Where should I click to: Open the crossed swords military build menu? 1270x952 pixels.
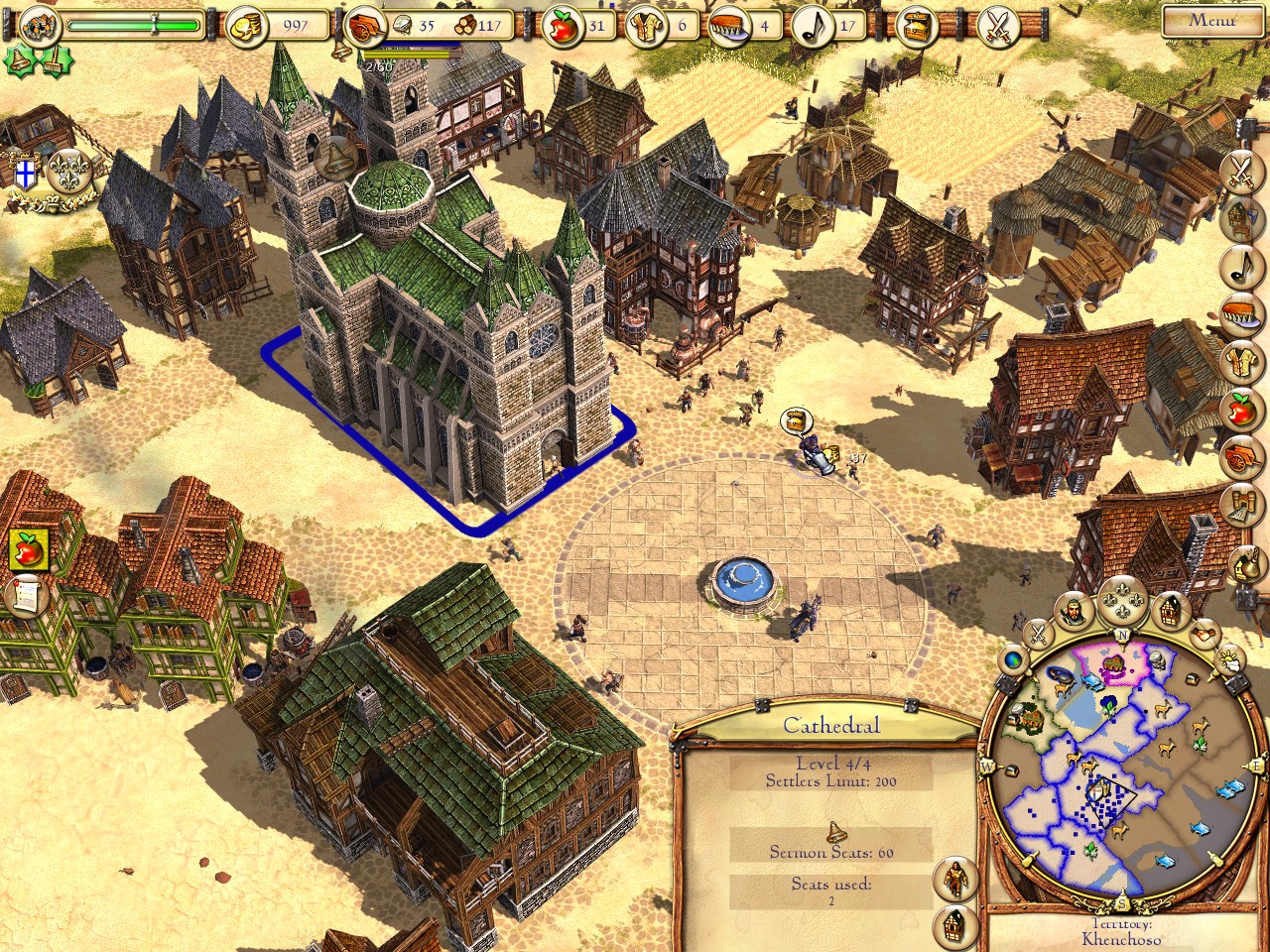[1241, 171]
